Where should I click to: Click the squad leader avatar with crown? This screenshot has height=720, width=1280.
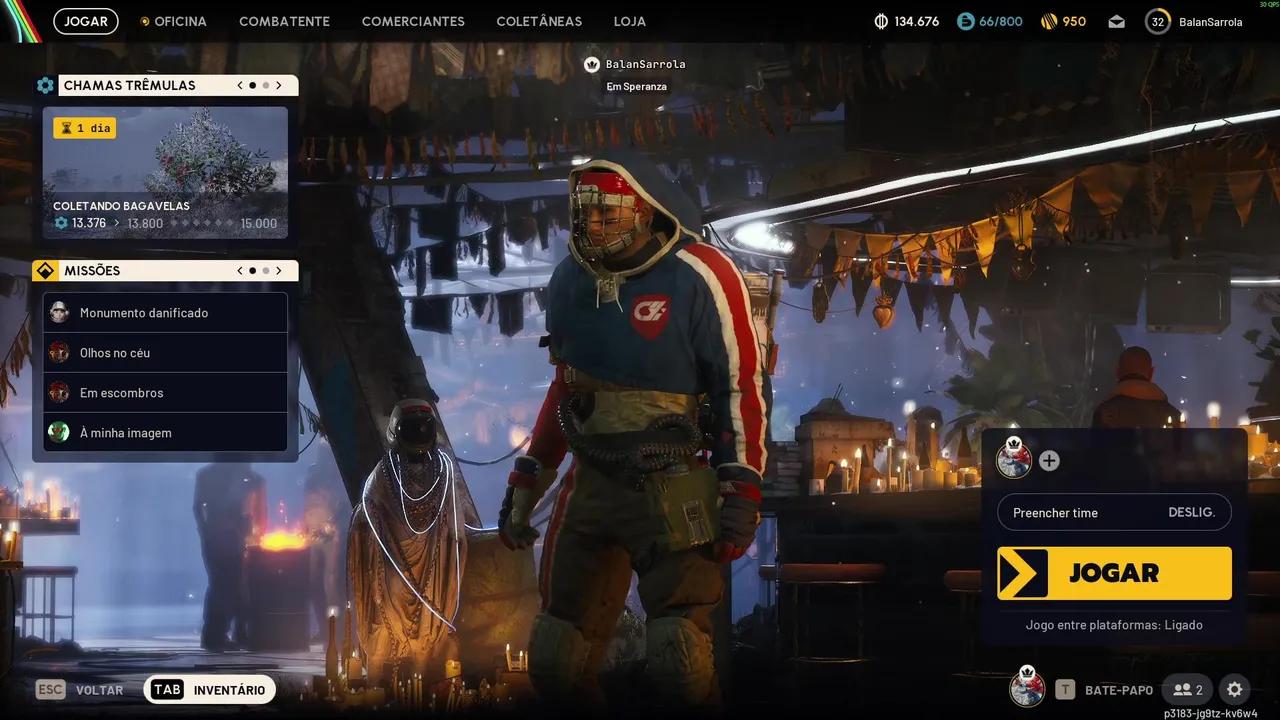point(1012,461)
